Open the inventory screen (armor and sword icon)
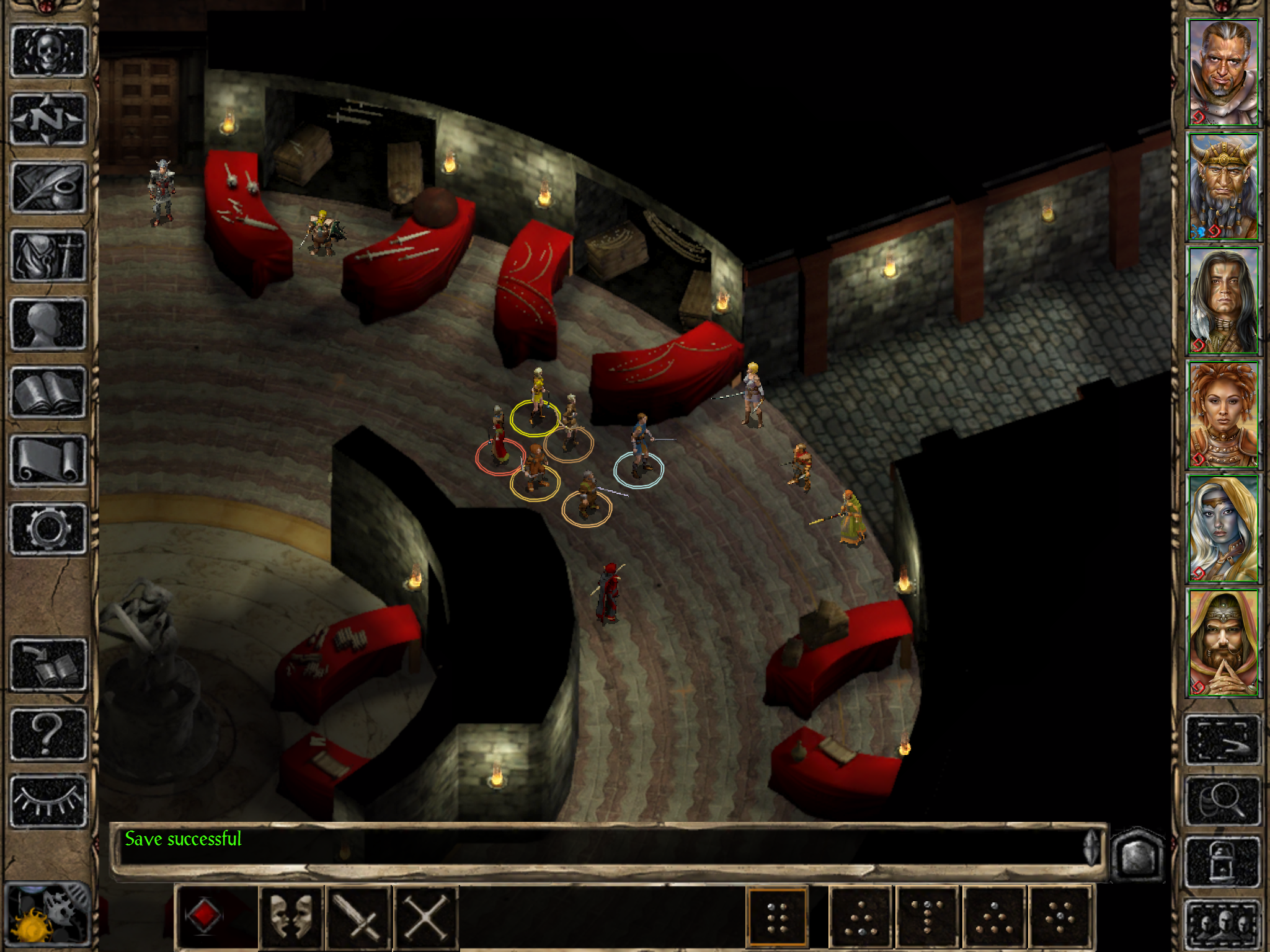1270x952 pixels. point(48,255)
